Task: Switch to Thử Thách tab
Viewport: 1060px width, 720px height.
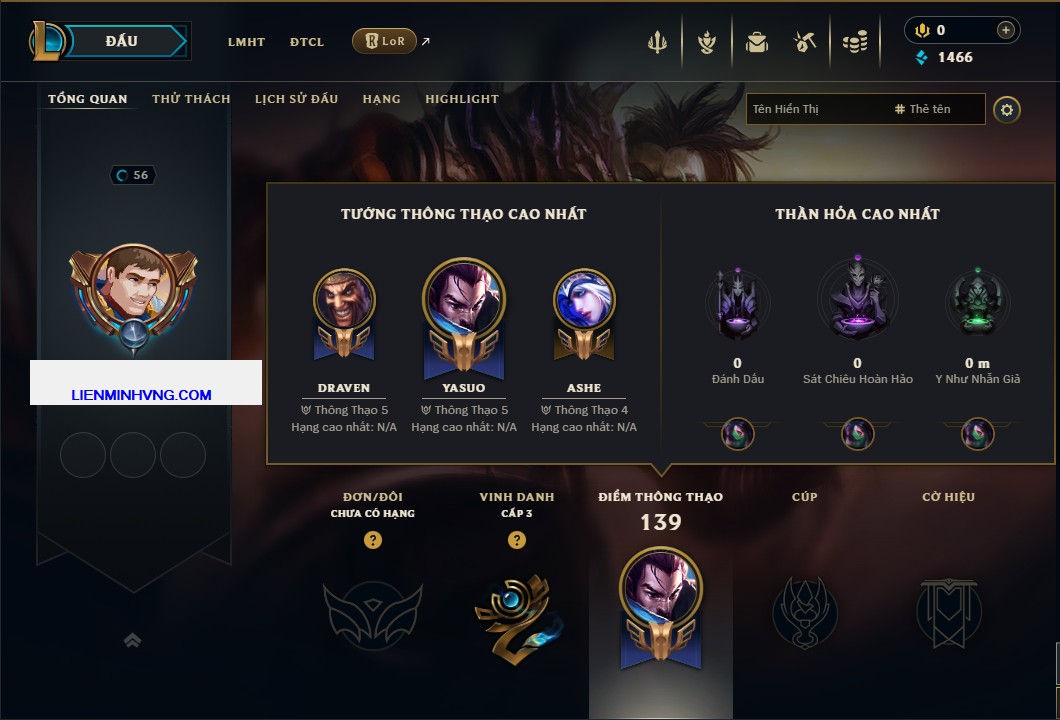Action: click(x=191, y=99)
